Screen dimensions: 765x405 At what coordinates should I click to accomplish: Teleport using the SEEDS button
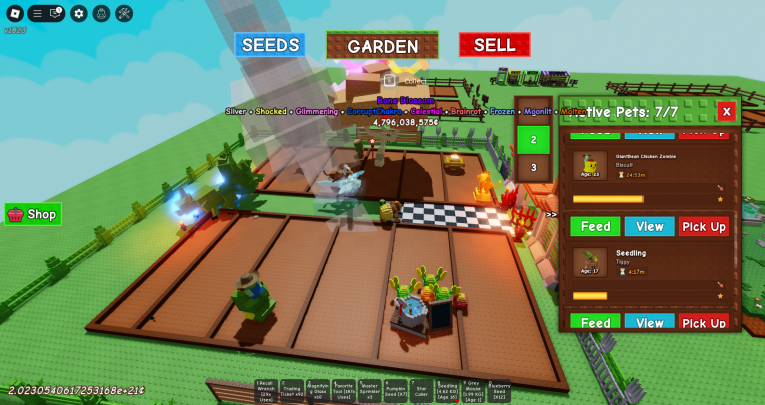pos(270,45)
